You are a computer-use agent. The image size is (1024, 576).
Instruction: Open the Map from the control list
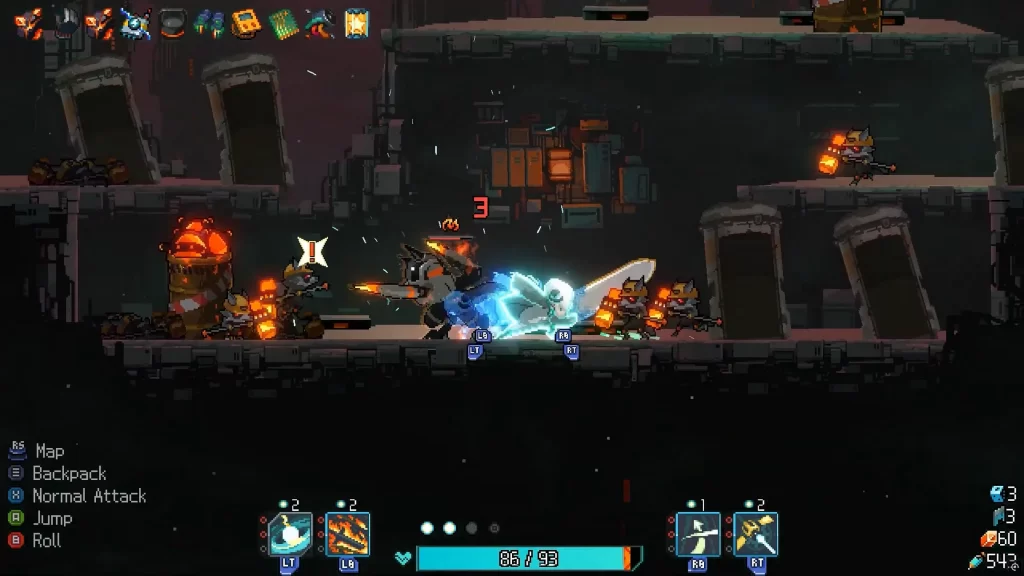pos(49,451)
